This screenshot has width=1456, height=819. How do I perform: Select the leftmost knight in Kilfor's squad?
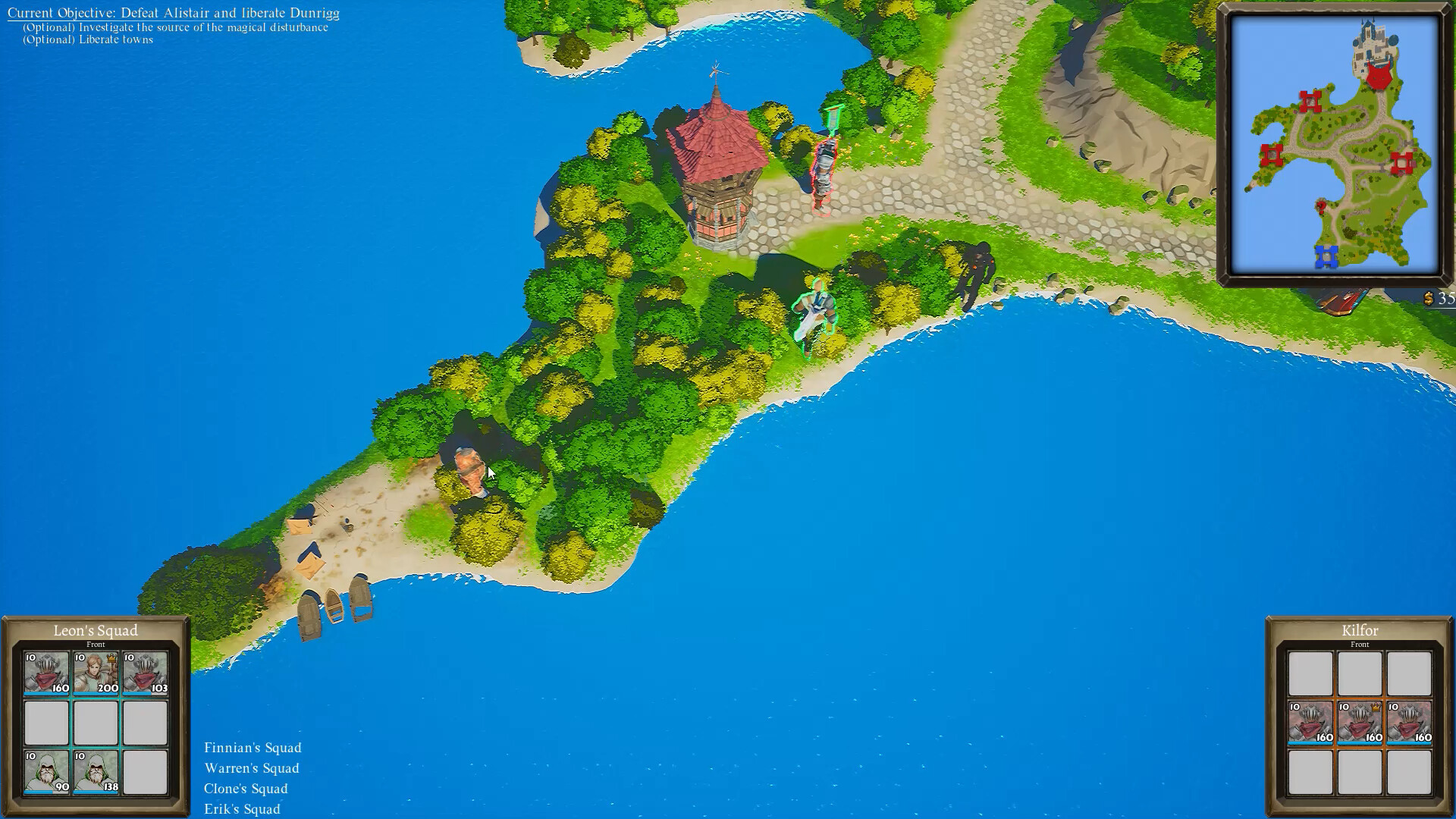tap(1310, 722)
